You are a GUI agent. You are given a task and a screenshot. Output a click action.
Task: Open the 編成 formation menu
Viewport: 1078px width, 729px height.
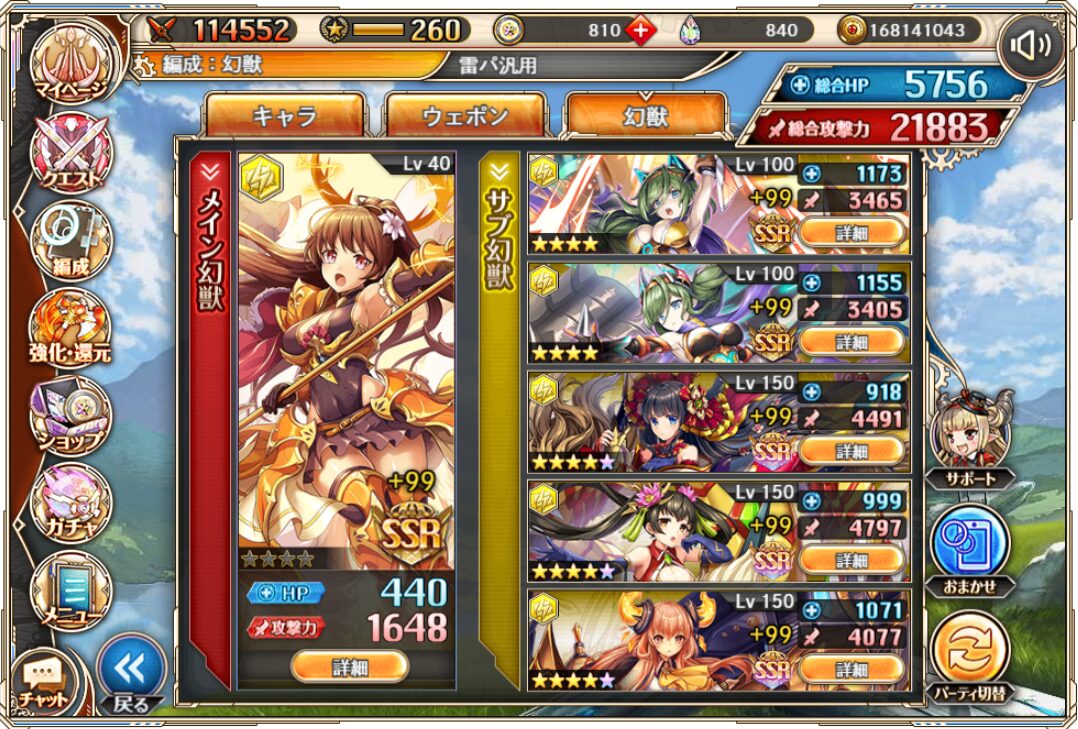[x=70, y=240]
